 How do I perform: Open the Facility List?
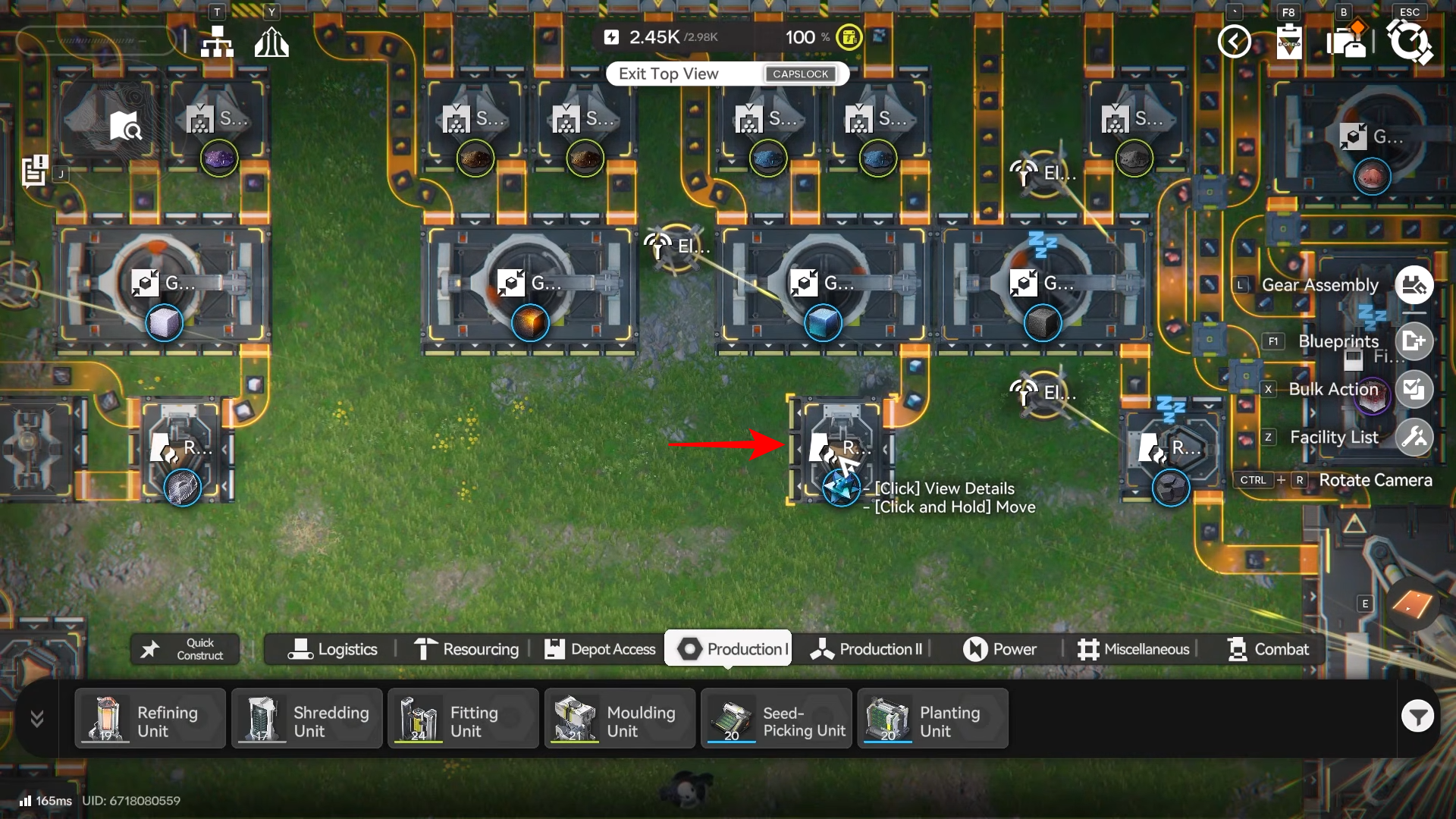(1414, 437)
